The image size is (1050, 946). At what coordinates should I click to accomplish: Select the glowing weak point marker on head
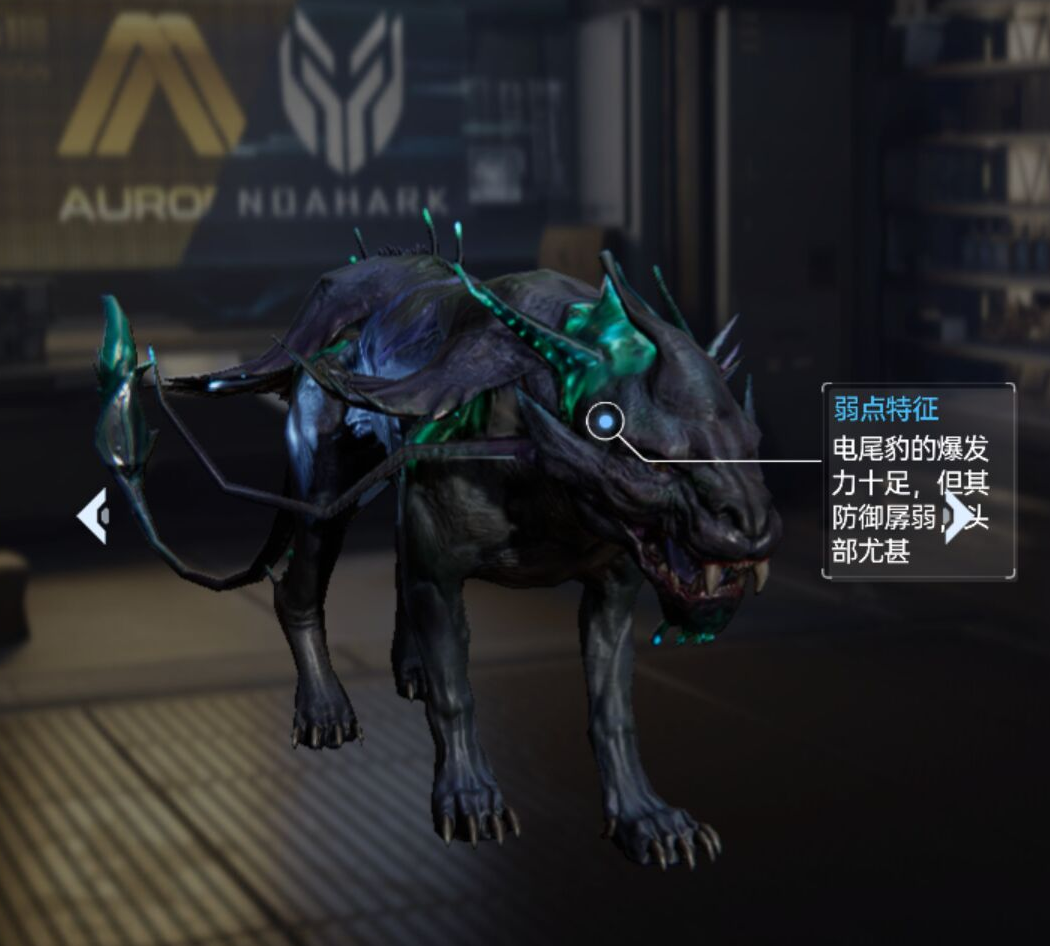606,424
